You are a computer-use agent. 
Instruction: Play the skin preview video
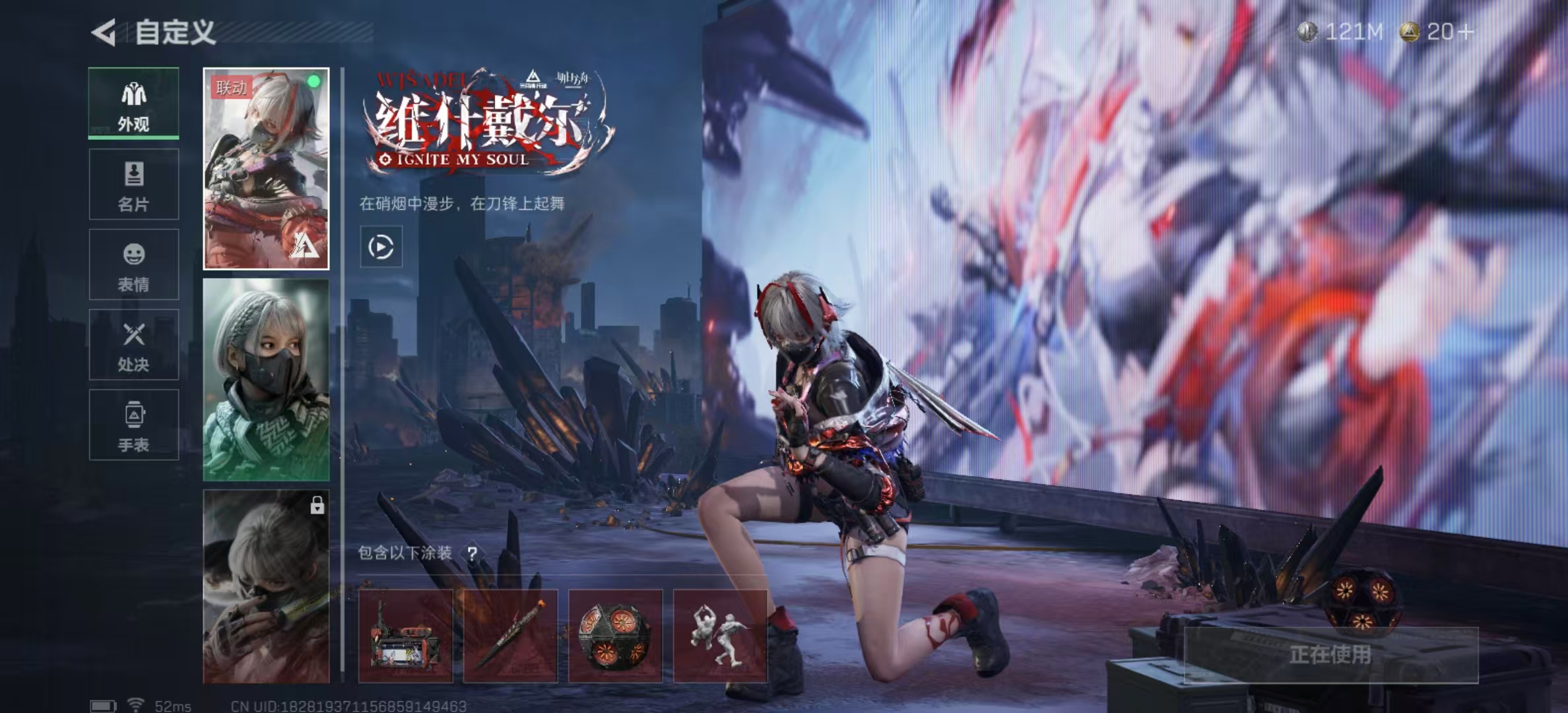pyautogui.click(x=381, y=247)
